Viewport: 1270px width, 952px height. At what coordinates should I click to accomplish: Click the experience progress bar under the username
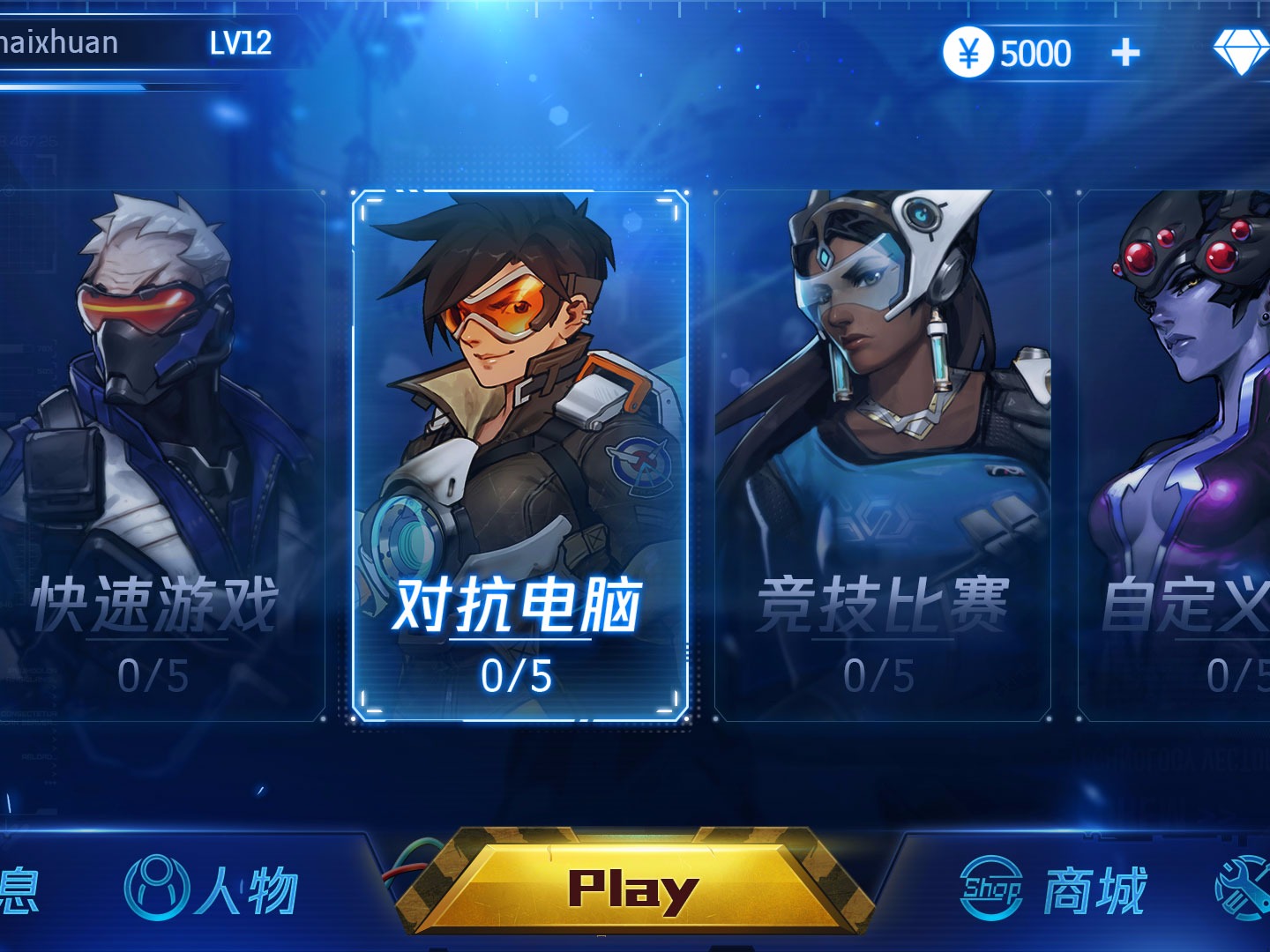(x=88, y=86)
